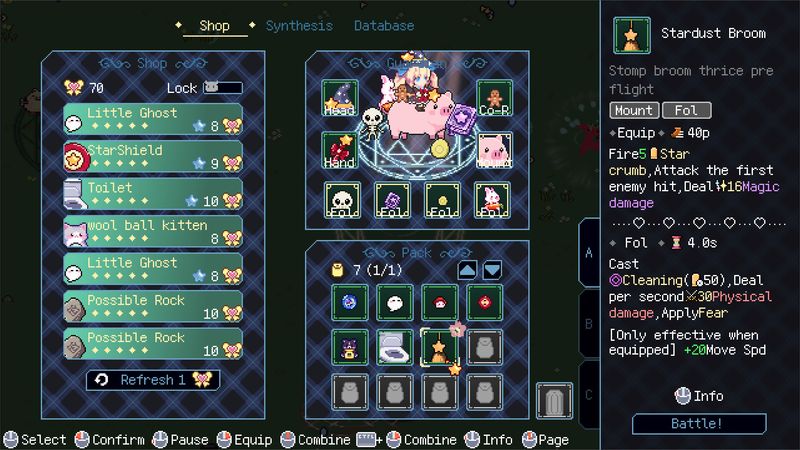The width and height of the screenshot is (800, 450).
Task: Purchase the Toilet item
Action: (x=152, y=193)
